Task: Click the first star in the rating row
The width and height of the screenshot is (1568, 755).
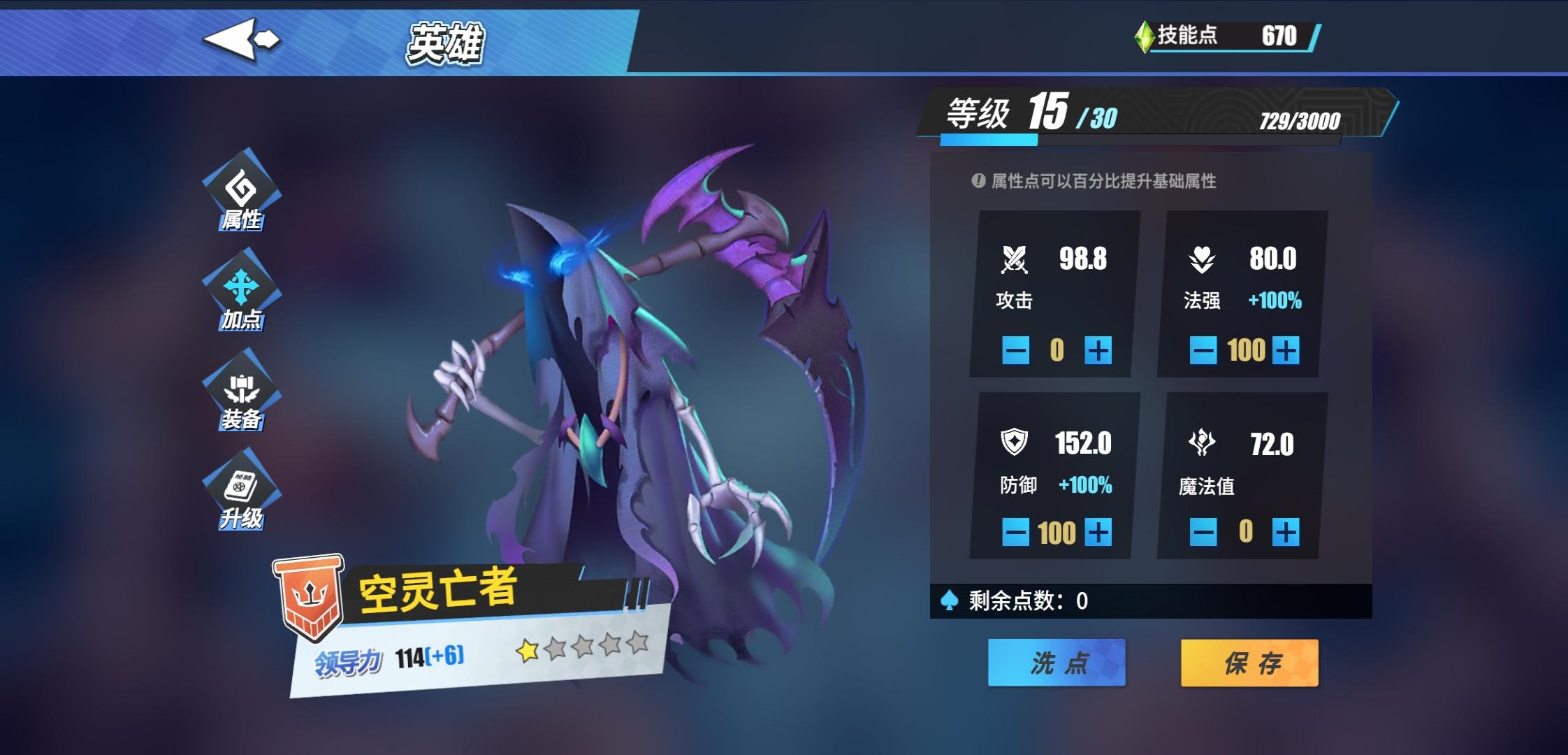Action: tap(525, 650)
